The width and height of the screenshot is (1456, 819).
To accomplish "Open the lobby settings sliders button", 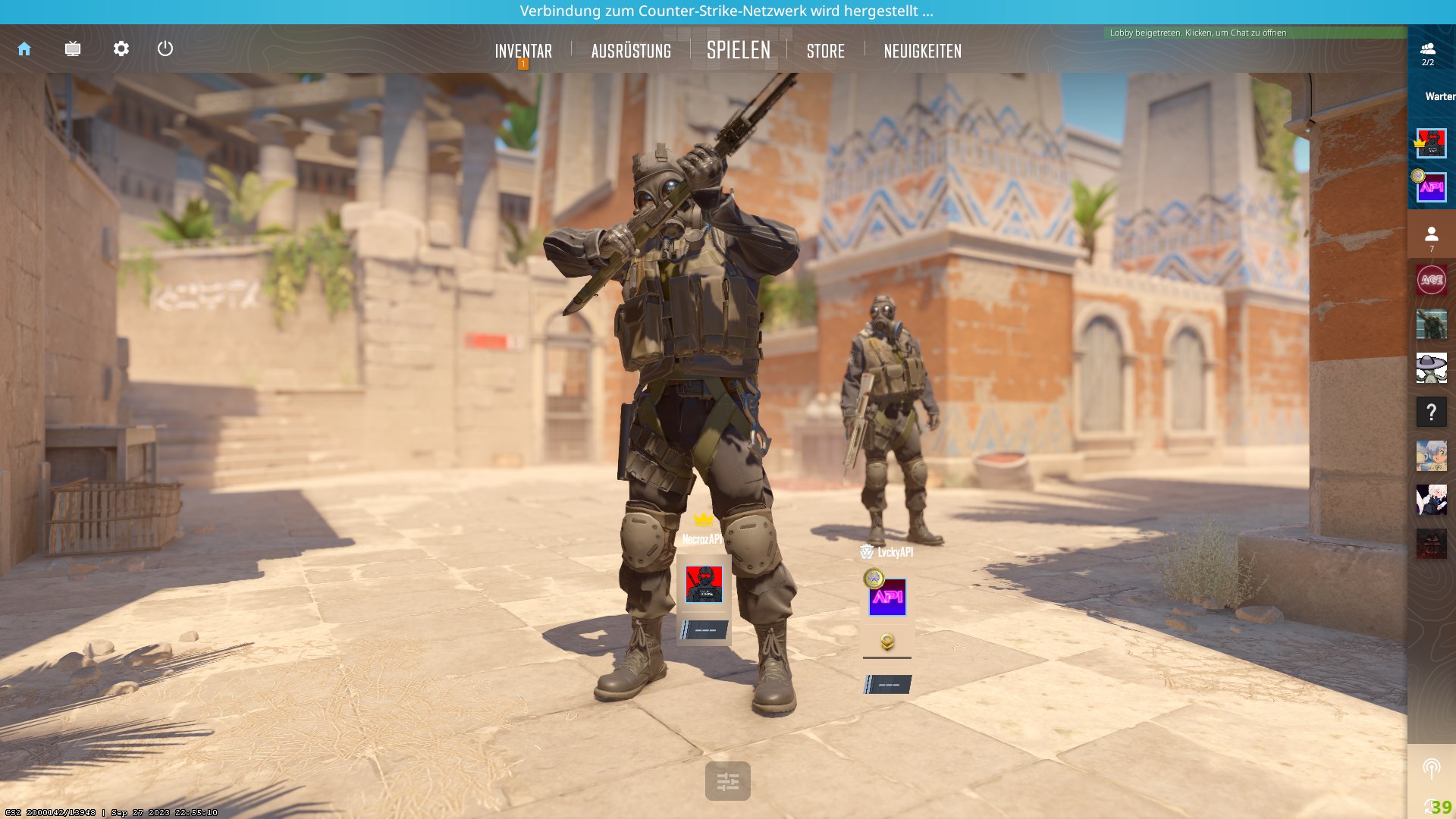I will 728,781.
